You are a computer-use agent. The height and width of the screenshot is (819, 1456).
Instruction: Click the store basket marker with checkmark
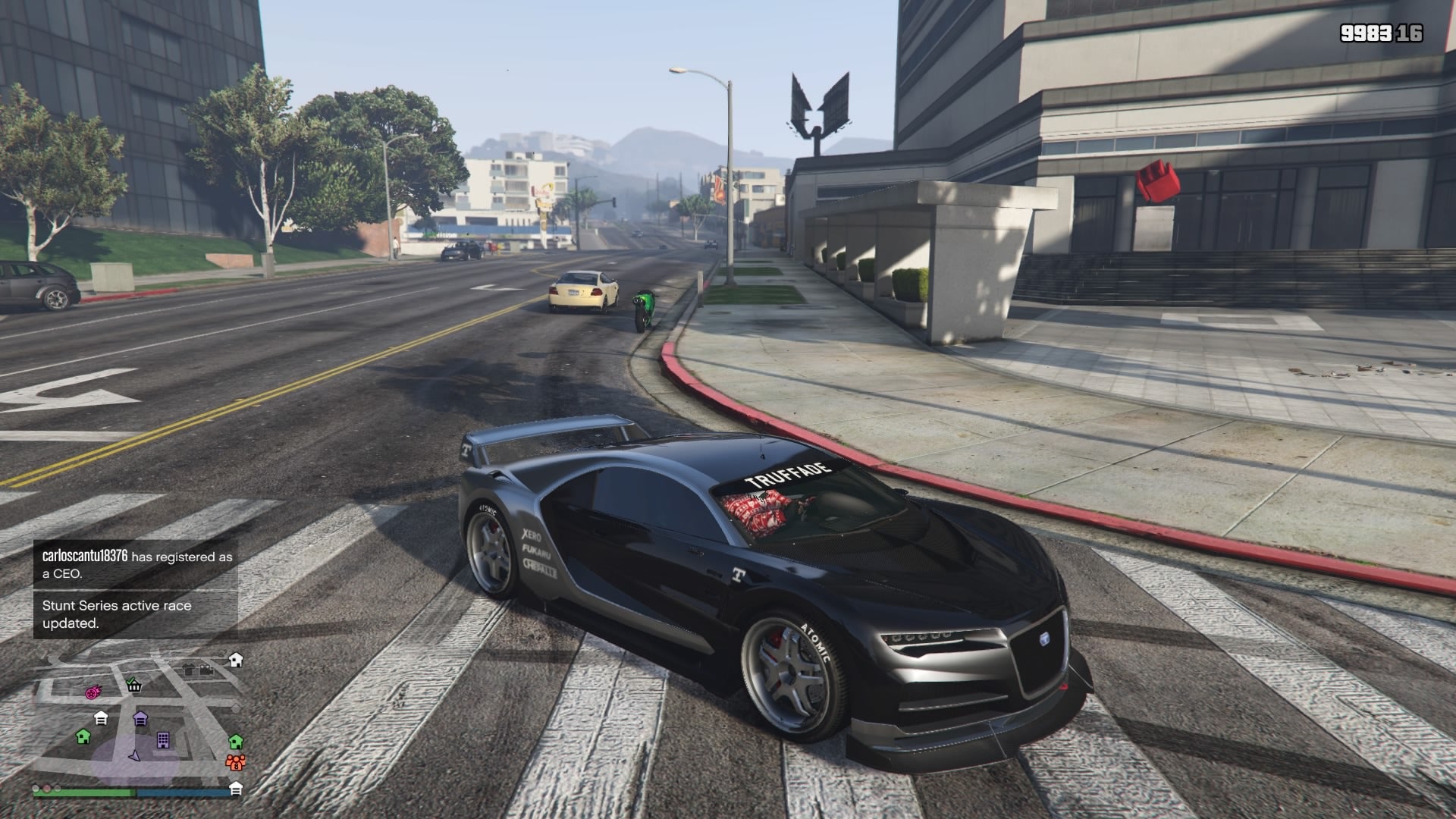tap(134, 685)
